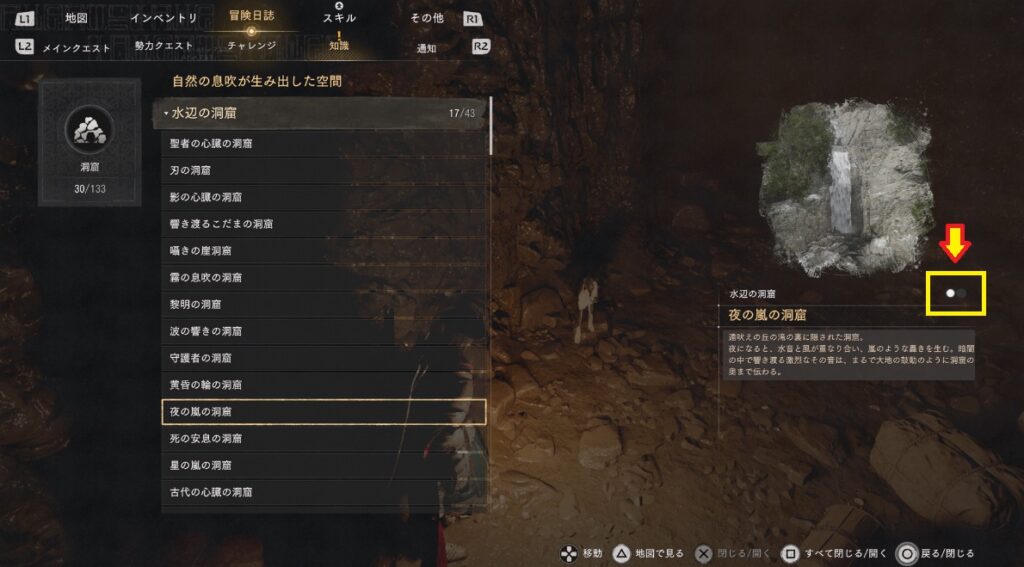Viewport: 1024px width, 567px height.
Task: Collapse the 水辺の洞窟 group header
Action: tap(320, 113)
